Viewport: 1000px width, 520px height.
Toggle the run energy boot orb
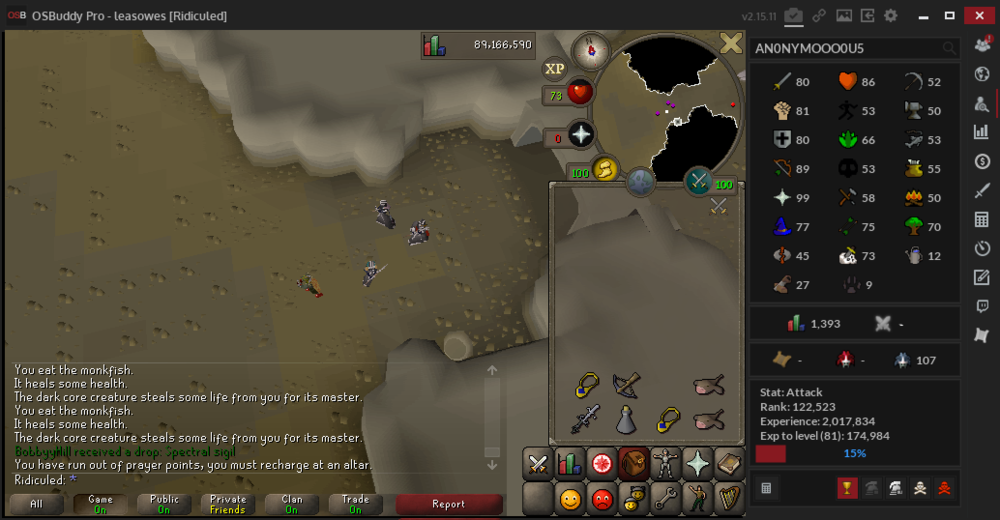pos(606,170)
